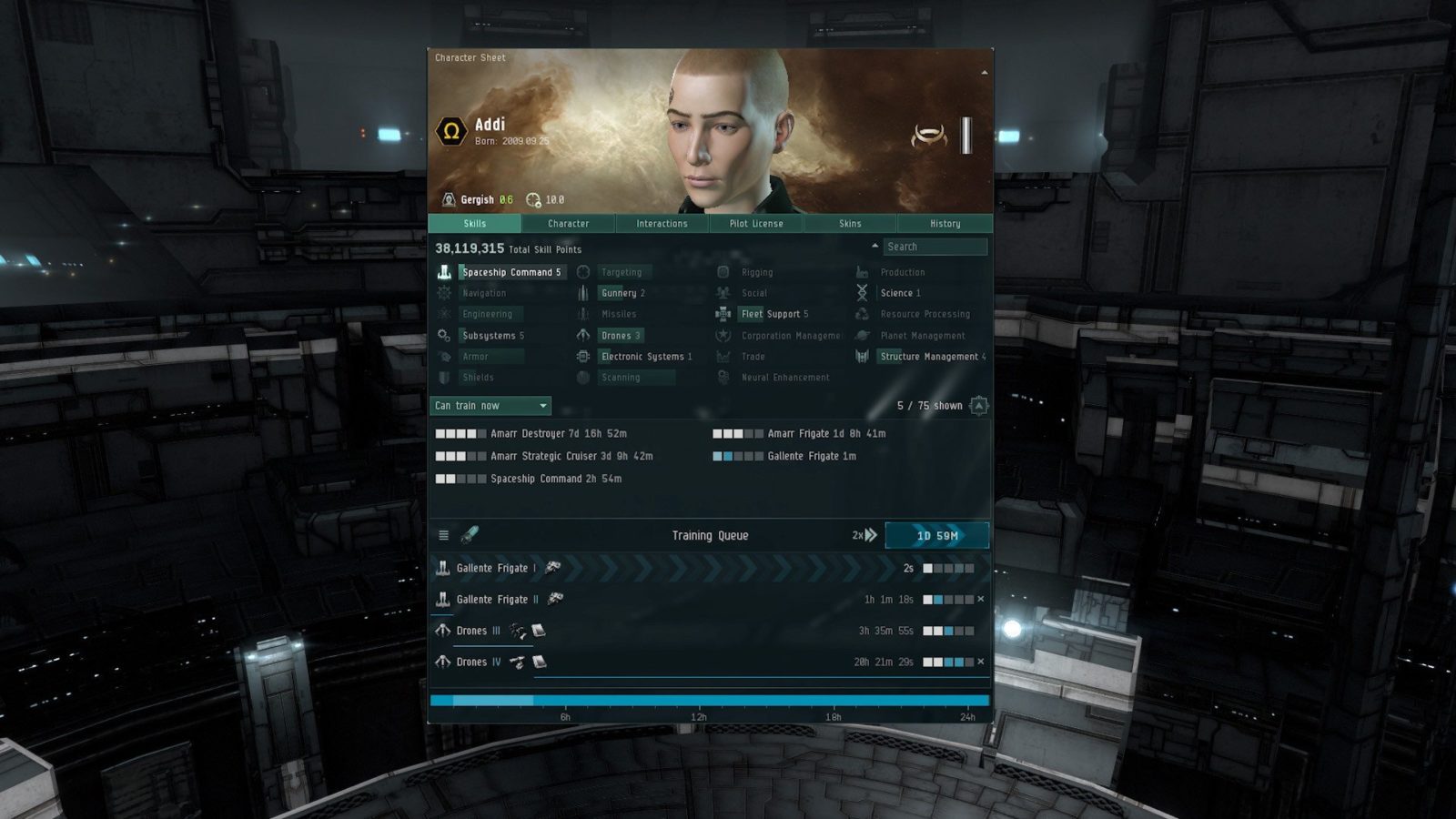Remove Drones IV from training queue
The width and height of the screenshot is (1456, 819).
980,662
